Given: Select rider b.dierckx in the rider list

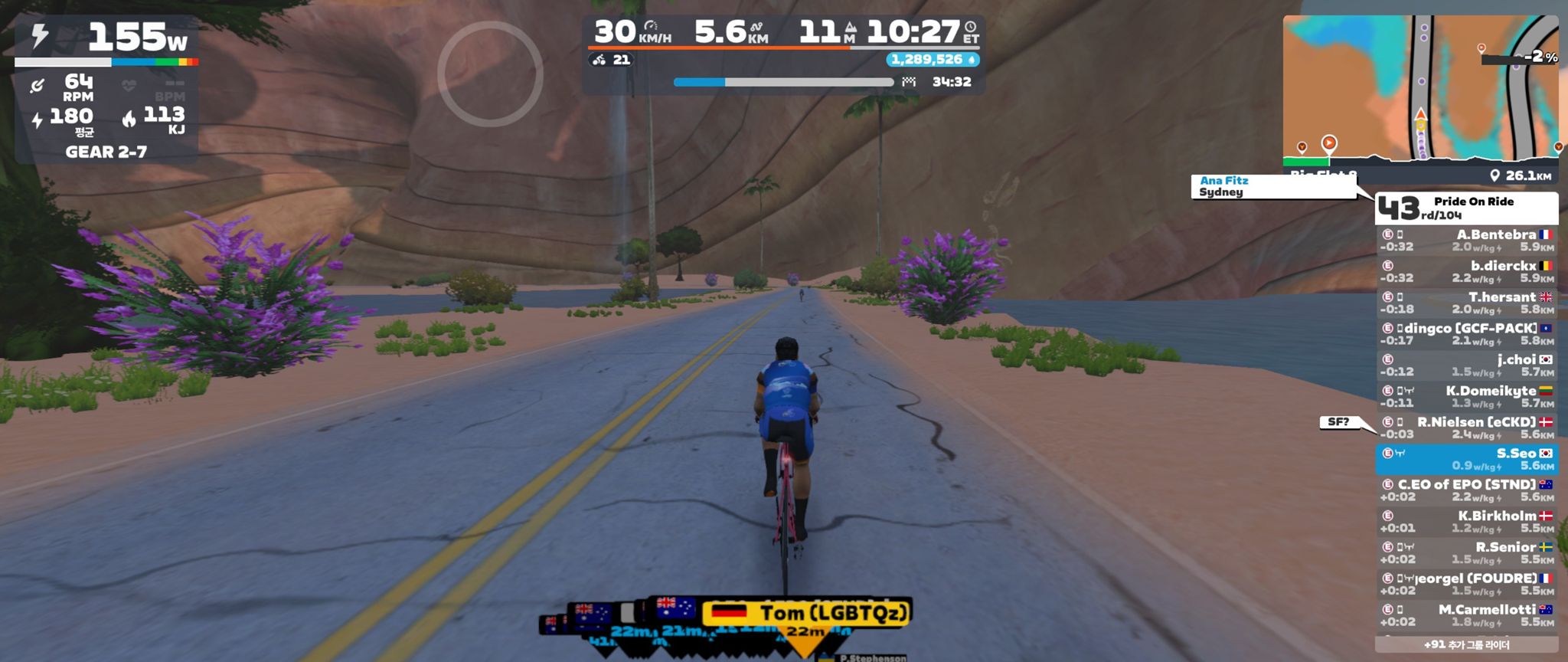Looking at the screenshot, I should (x=1466, y=272).
